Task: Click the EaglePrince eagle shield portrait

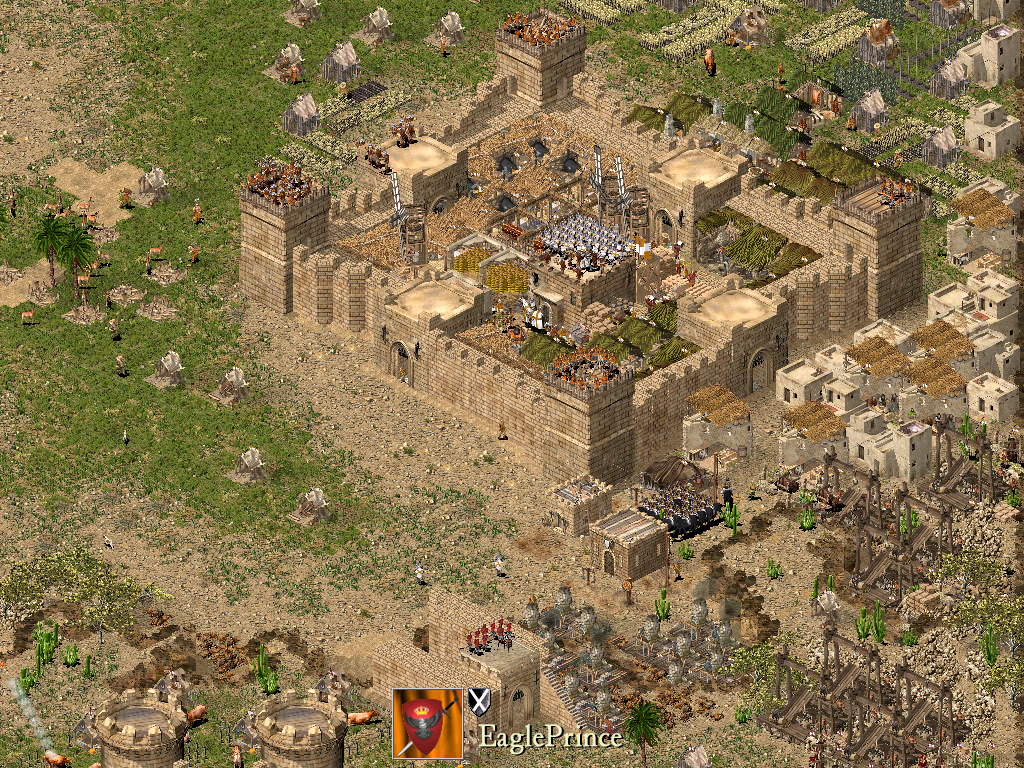Action: pyautogui.click(x=428, y=722)
